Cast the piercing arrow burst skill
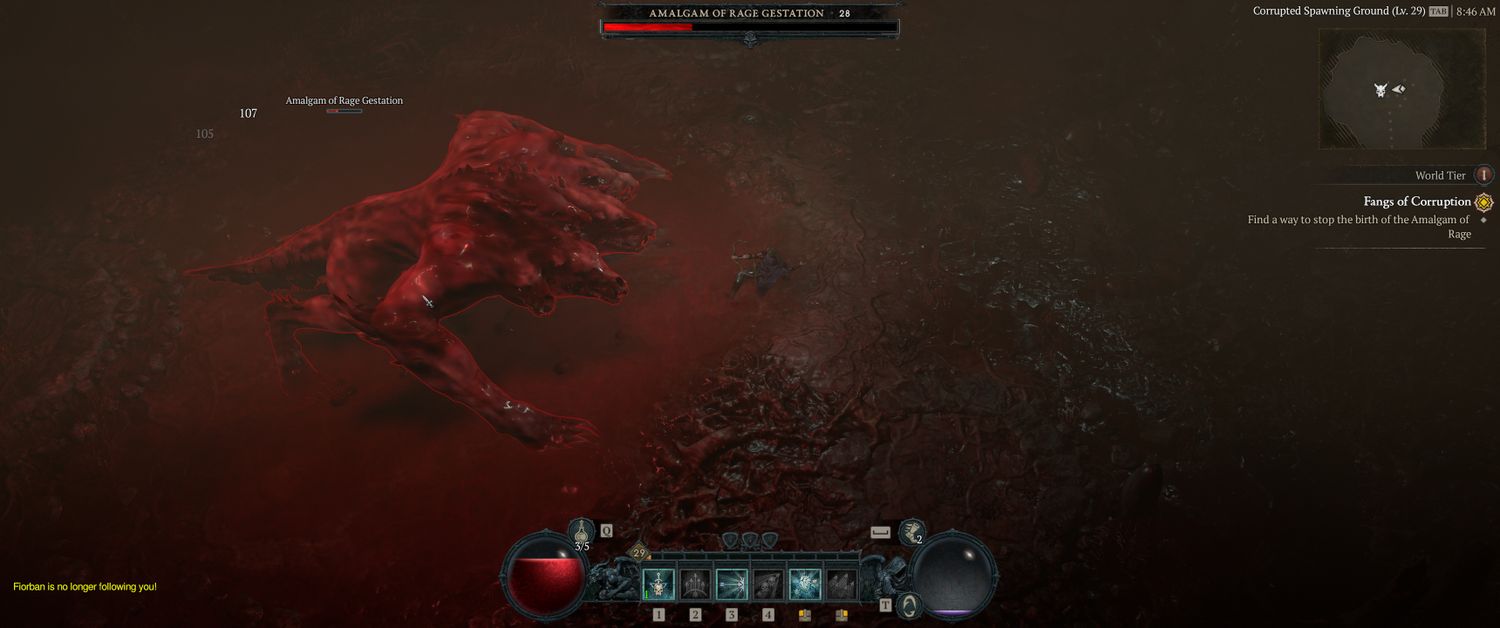This screenshot has height=628, width=1500. pos(732,584)
